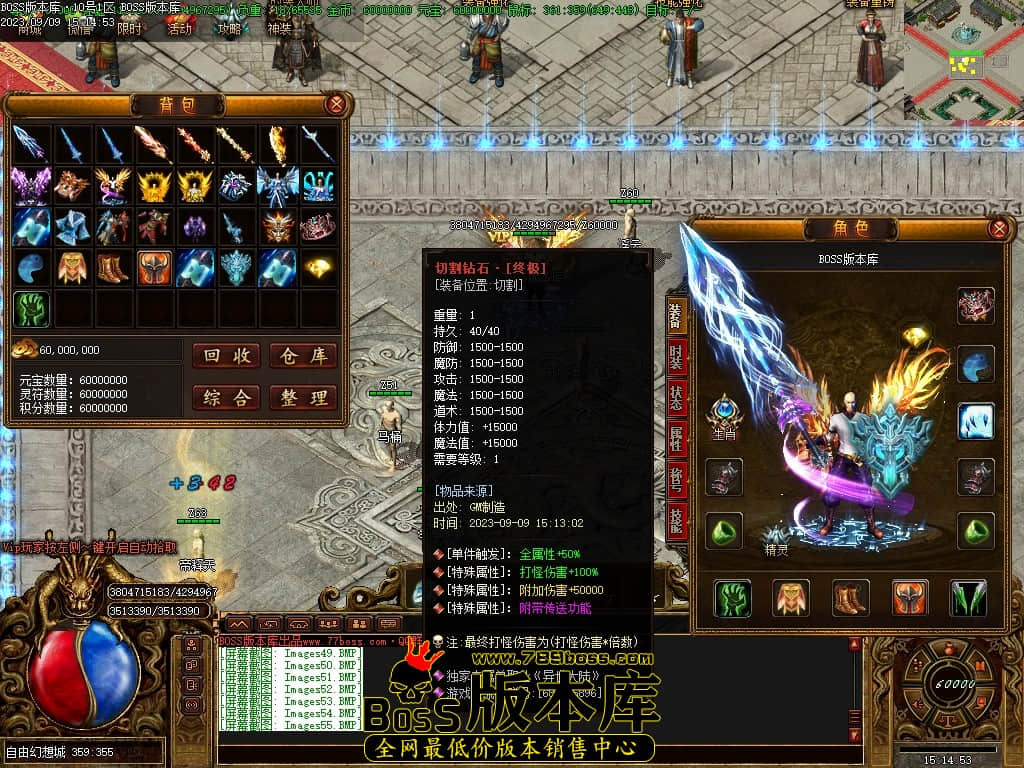
Task: Sort the bag with the 整理 button
Action: [303, 397]
